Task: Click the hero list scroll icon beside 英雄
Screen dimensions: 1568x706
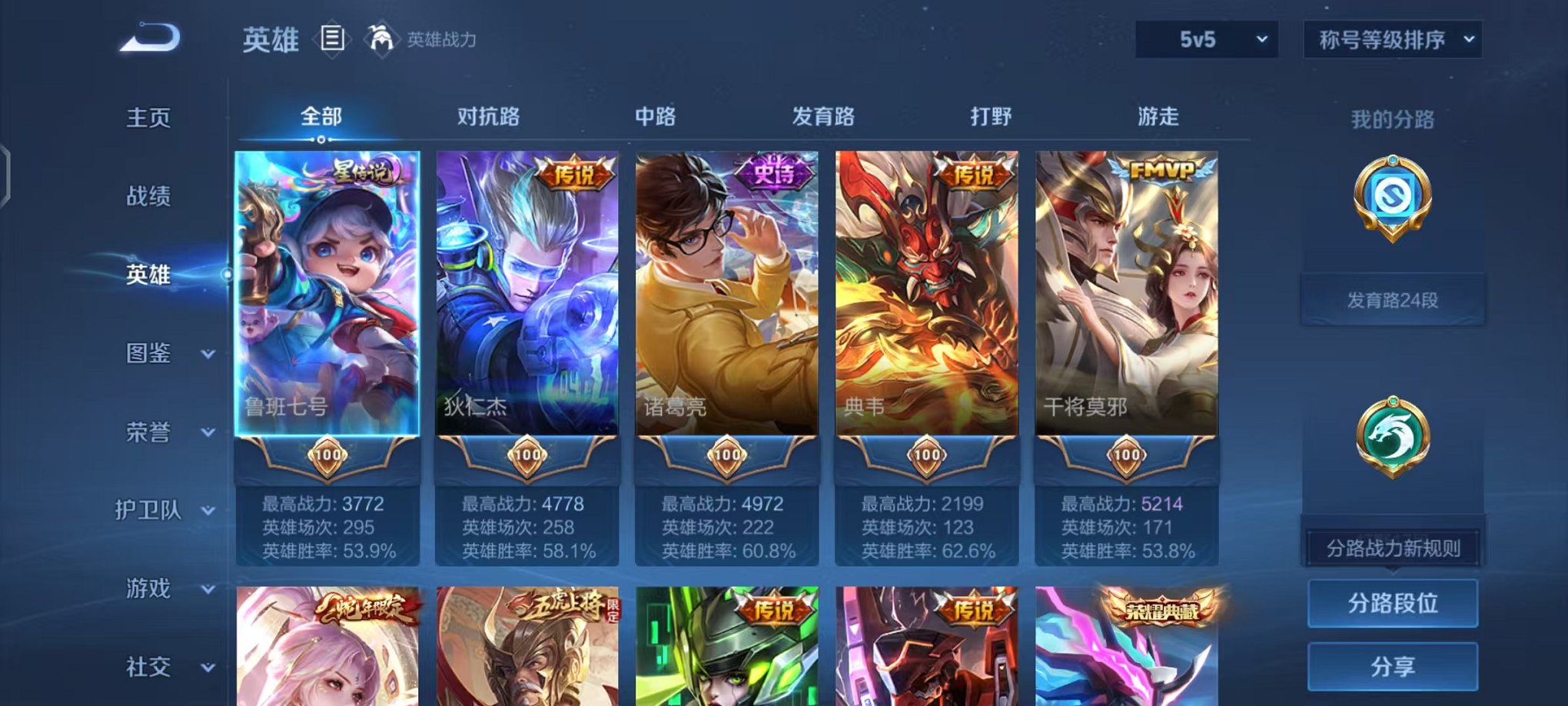Action: pos(331,37)
